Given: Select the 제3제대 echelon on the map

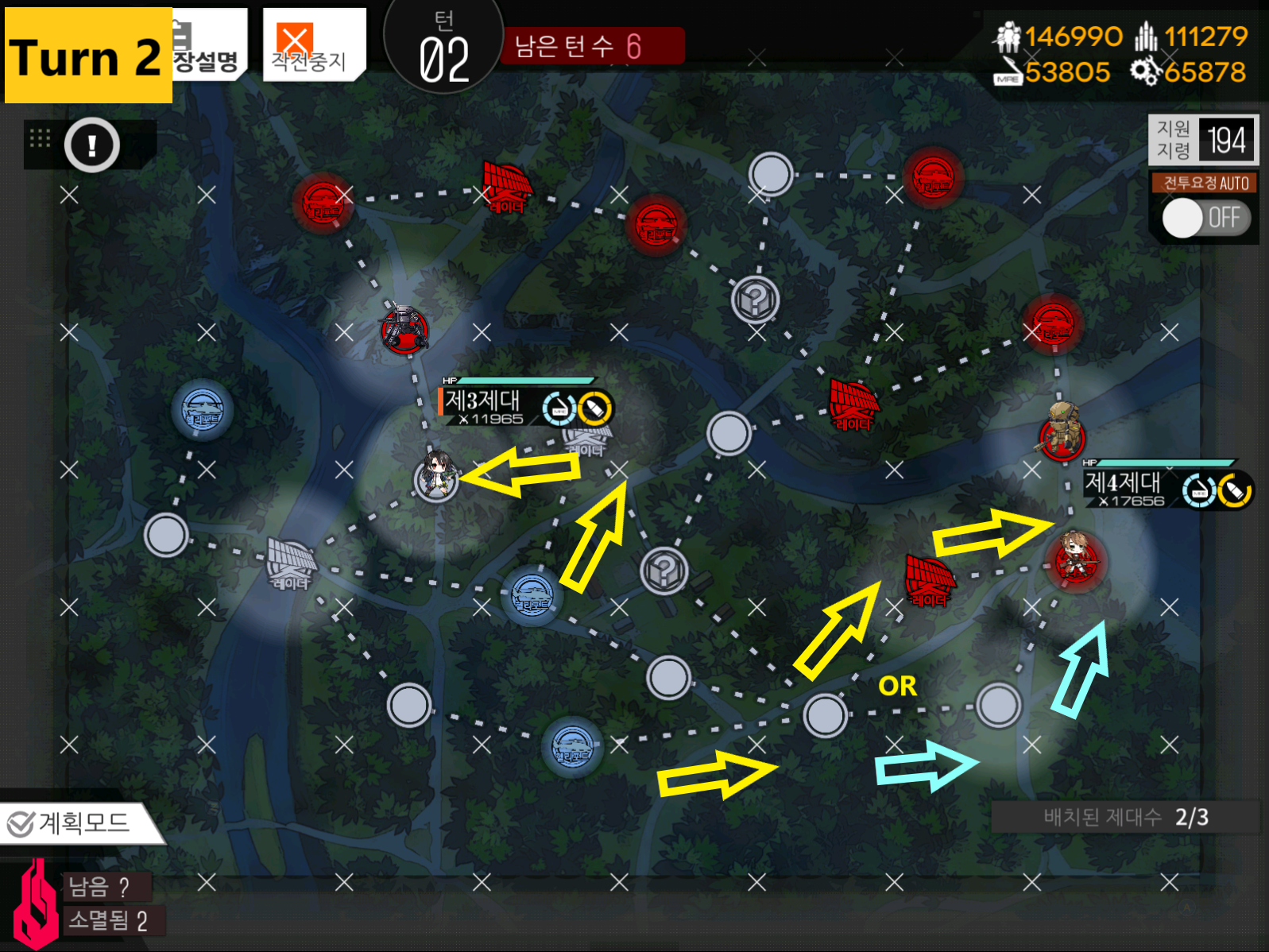Looking at the screenshot, I should (436, 477).
